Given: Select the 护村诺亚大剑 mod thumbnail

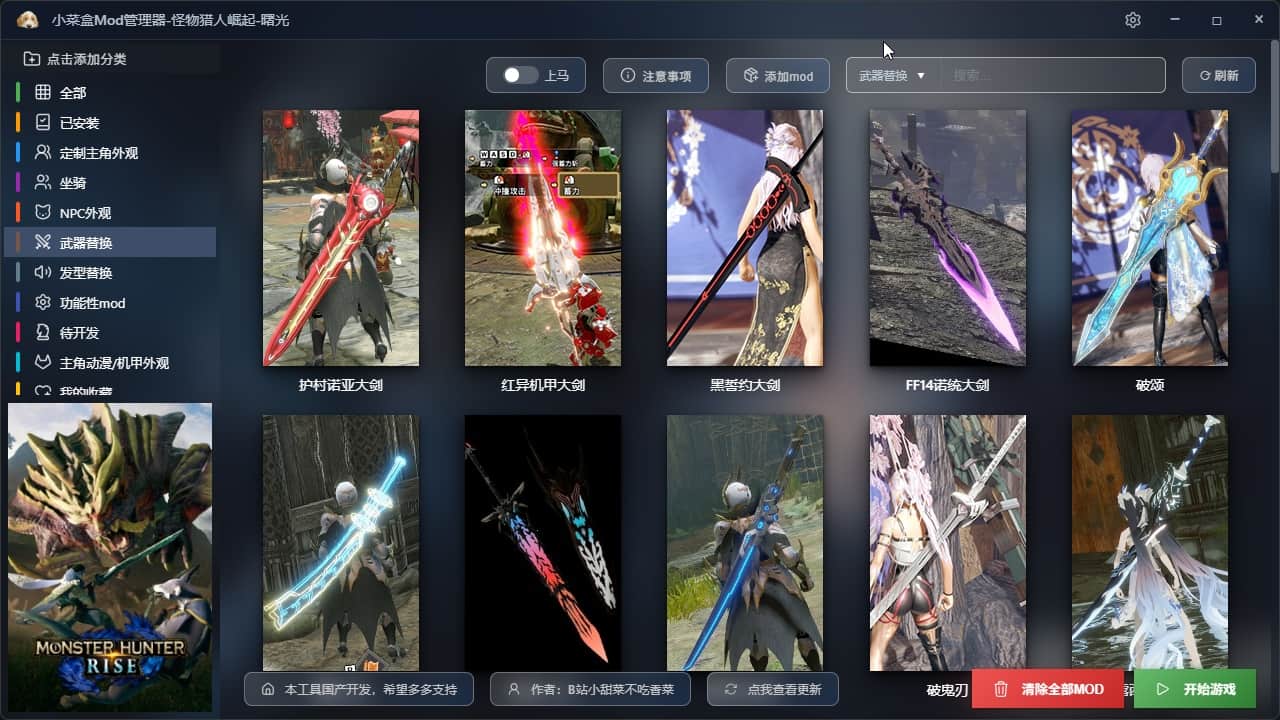Looking at the screenshot, I should click(x=341, y=238).
